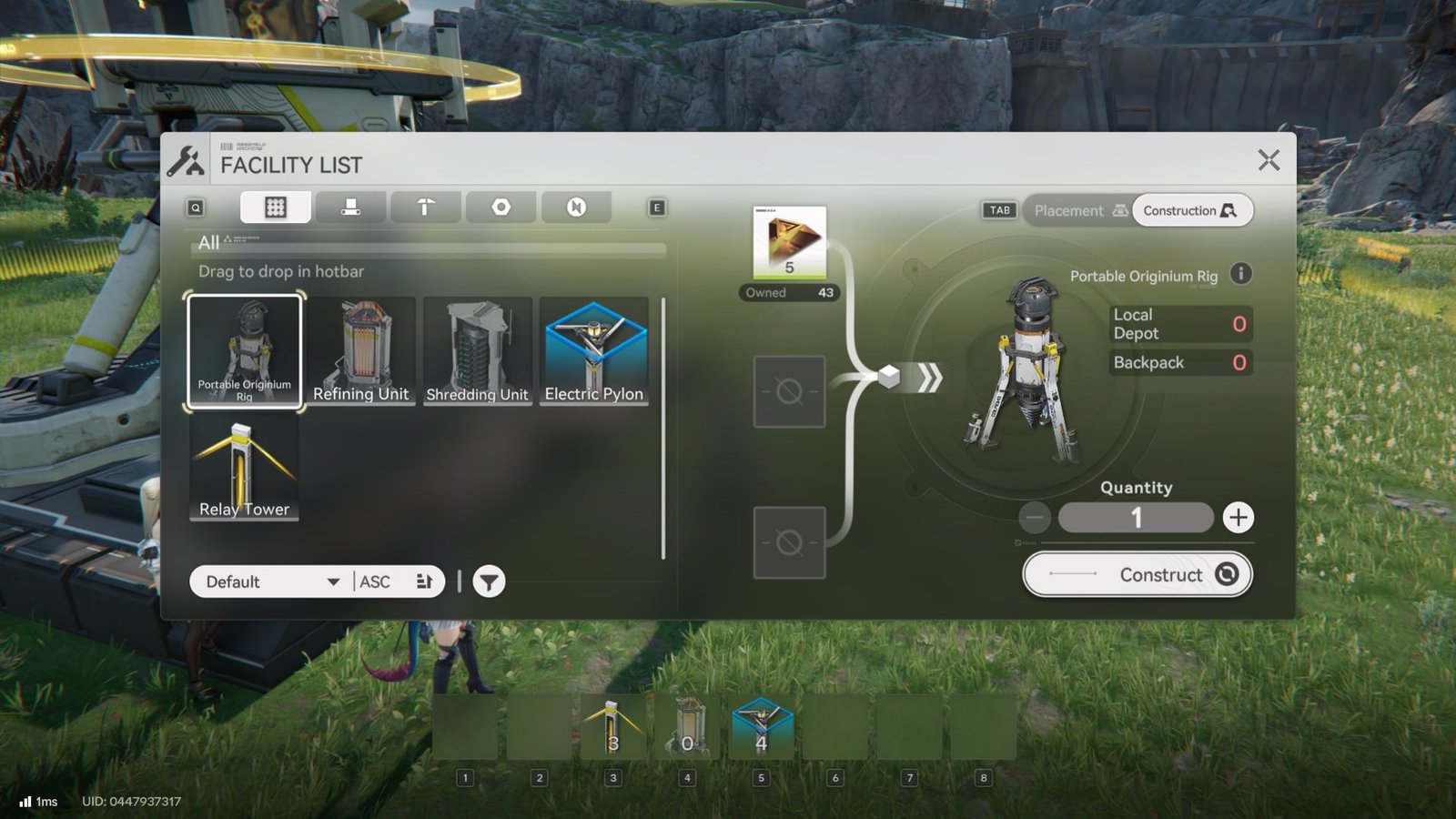
Task: Toggle the upper empty material slot
Action: [788, 389]
